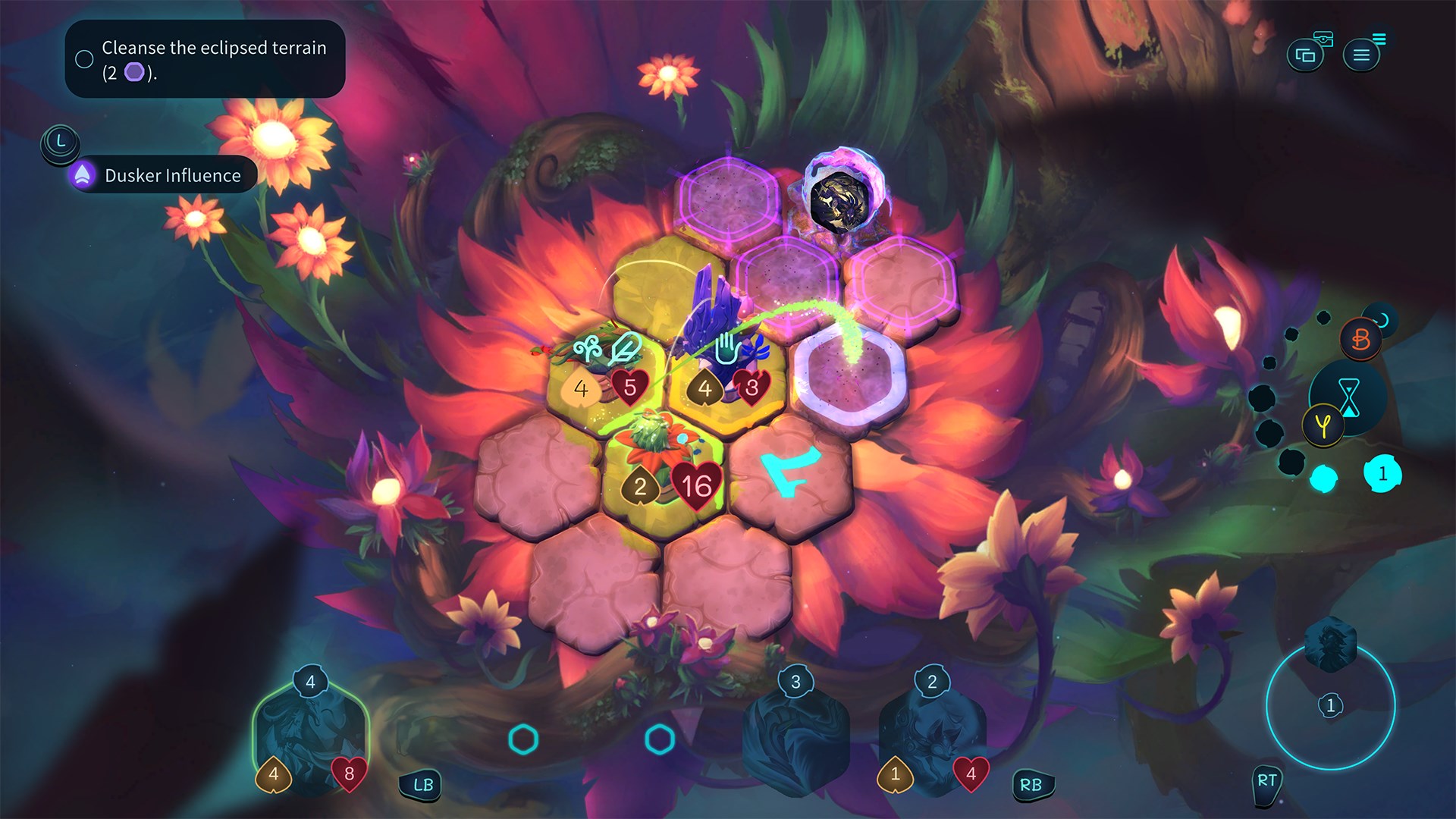
Task: Open the deck circle showing 1 card
Action: coord(1330,705)
